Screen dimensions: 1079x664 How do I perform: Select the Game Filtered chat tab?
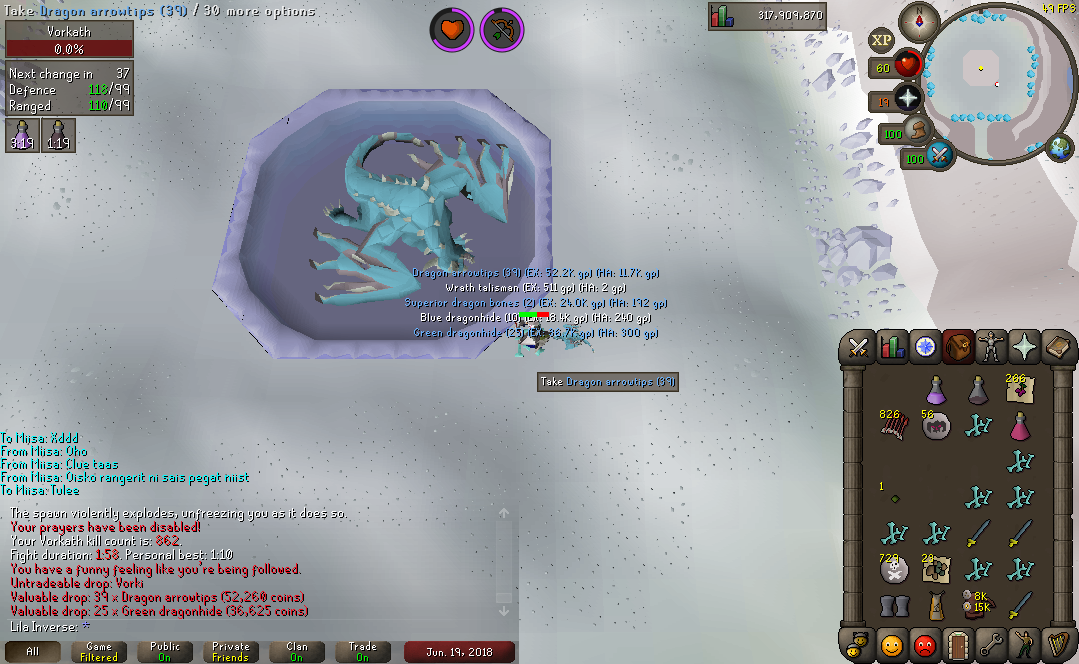[99, 652]
